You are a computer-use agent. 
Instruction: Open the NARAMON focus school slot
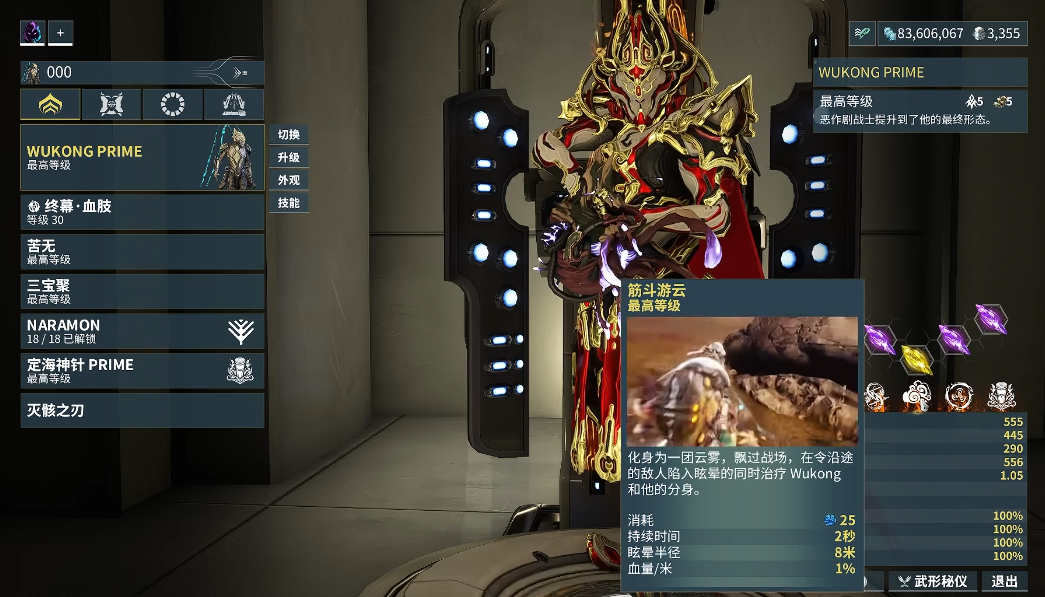[x=142, y=331]
